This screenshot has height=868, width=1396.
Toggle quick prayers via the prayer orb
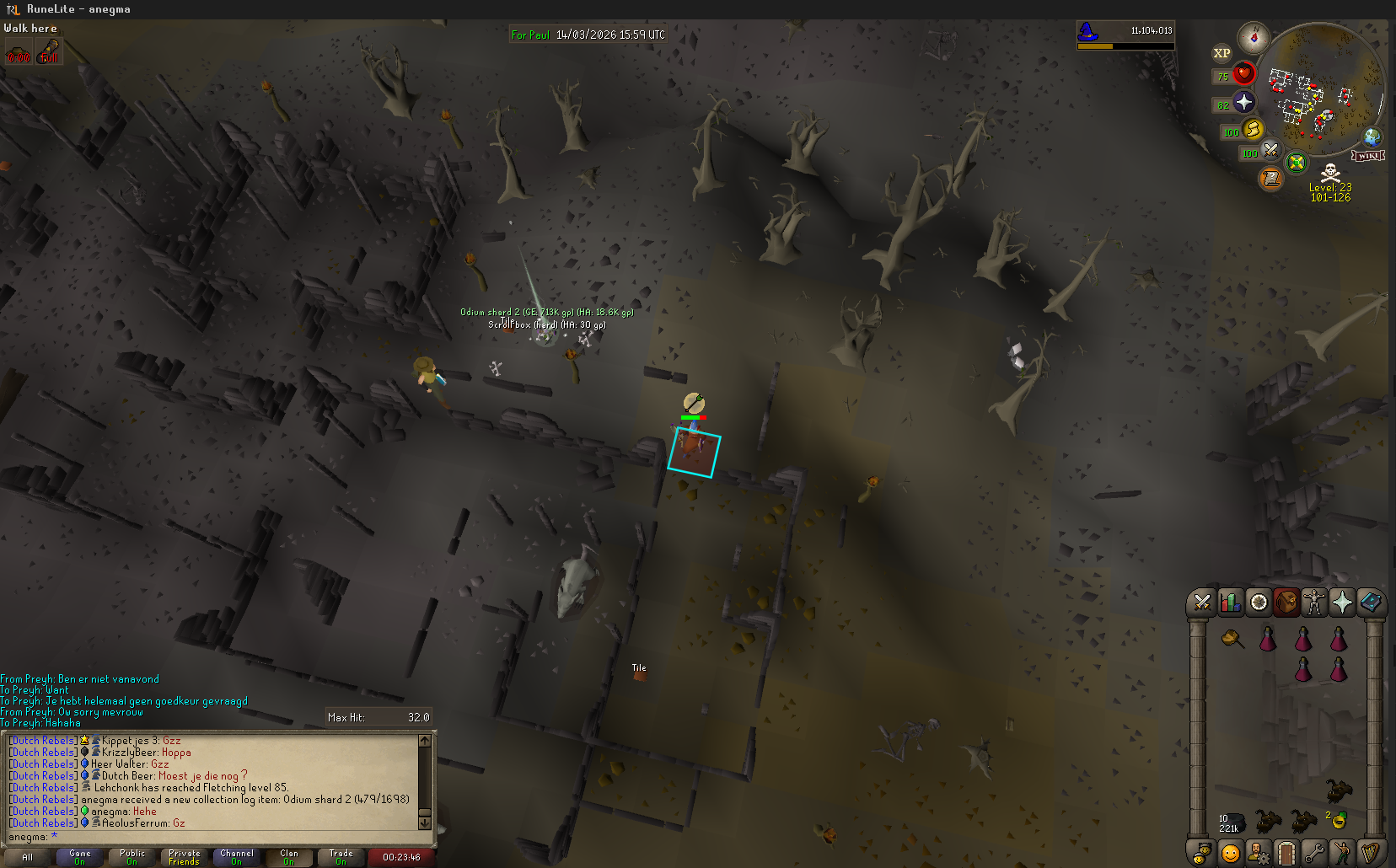tap(1243, 103)
